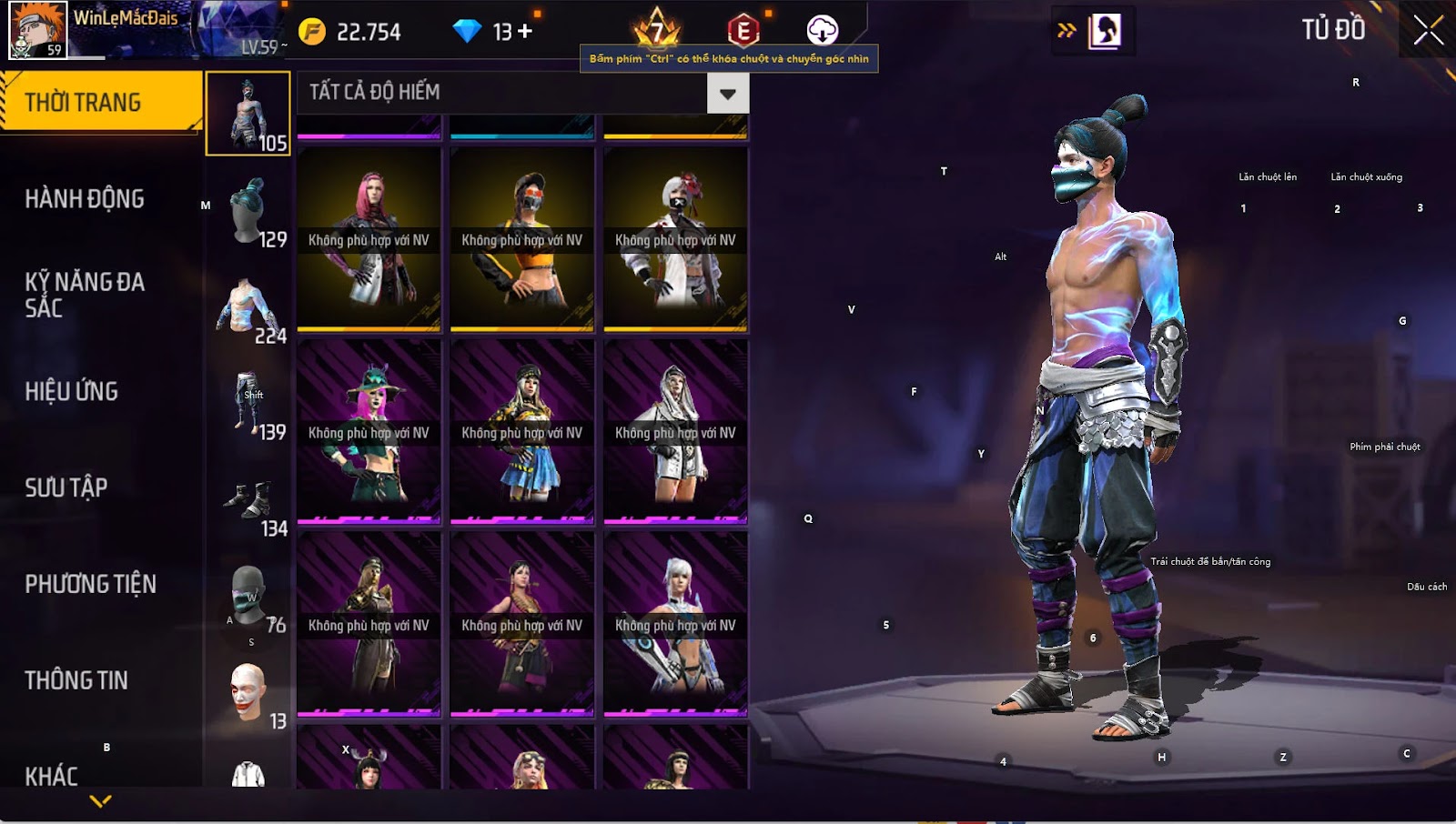Click the cloud download icon
This screenshot has height=824, width=1456.
coord(822,30)
